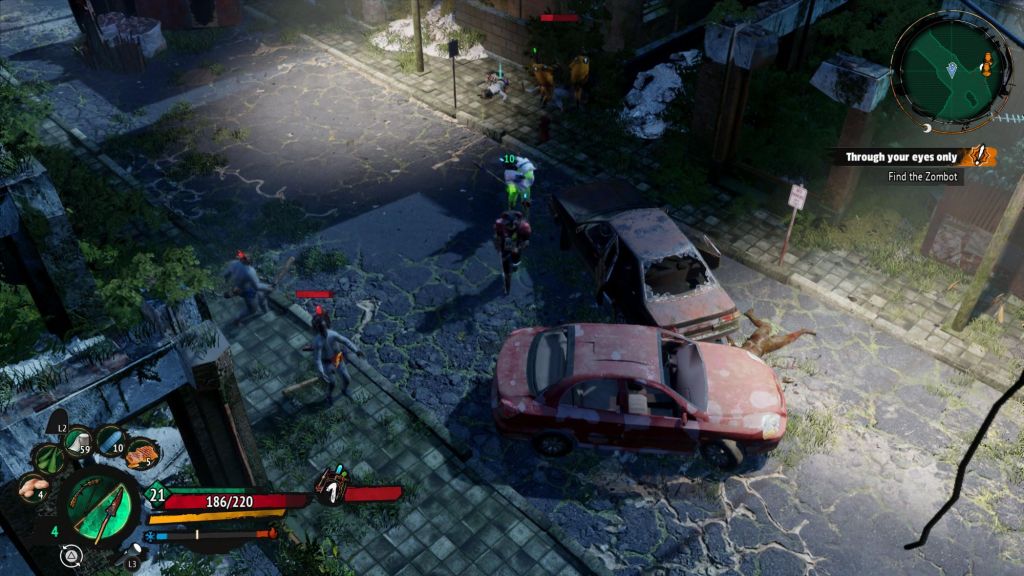
Task: Choose the orange cooked food slot
Action: [142, 455]
